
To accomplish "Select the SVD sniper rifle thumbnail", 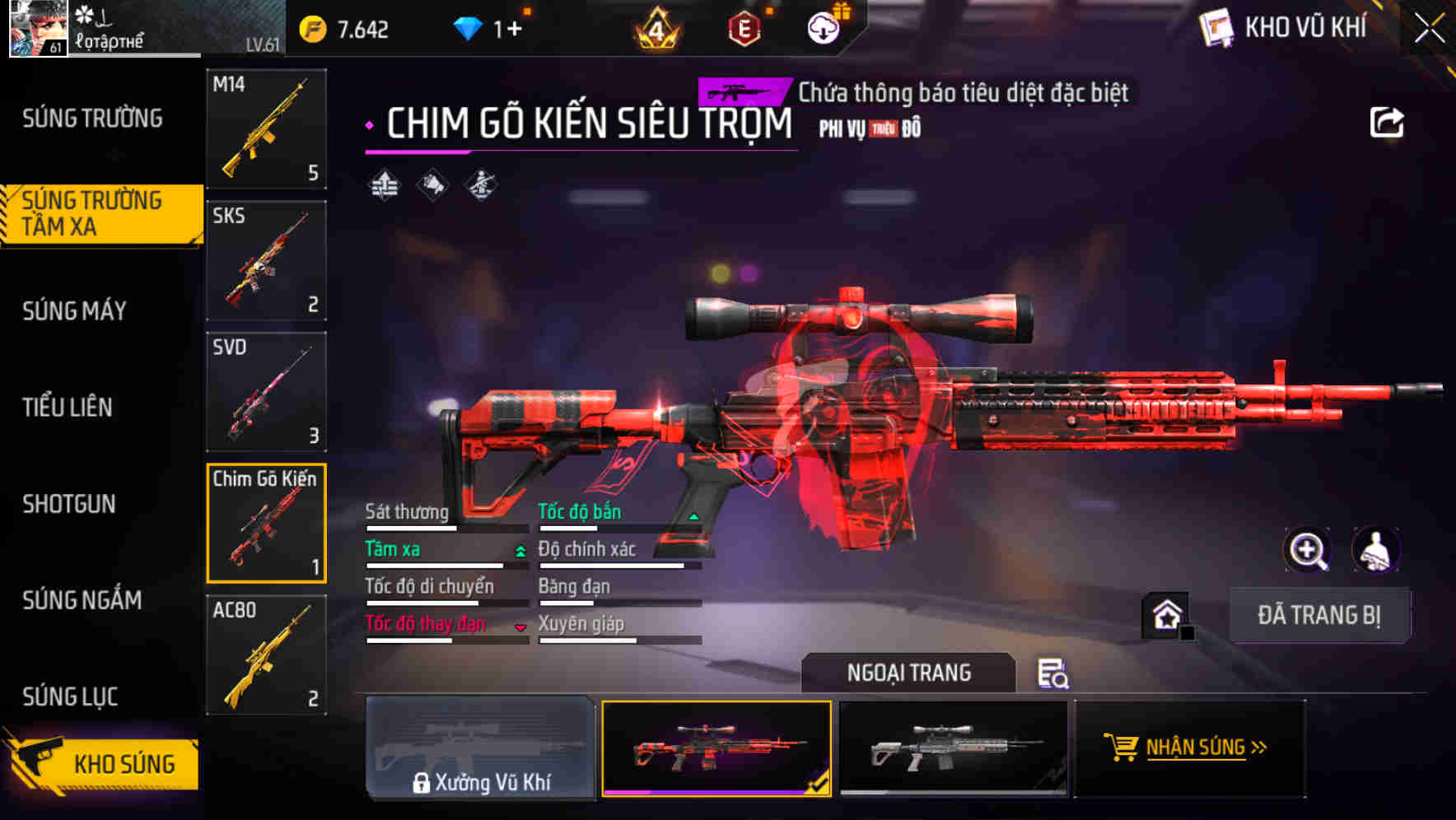I will click(x=265, y=391).
